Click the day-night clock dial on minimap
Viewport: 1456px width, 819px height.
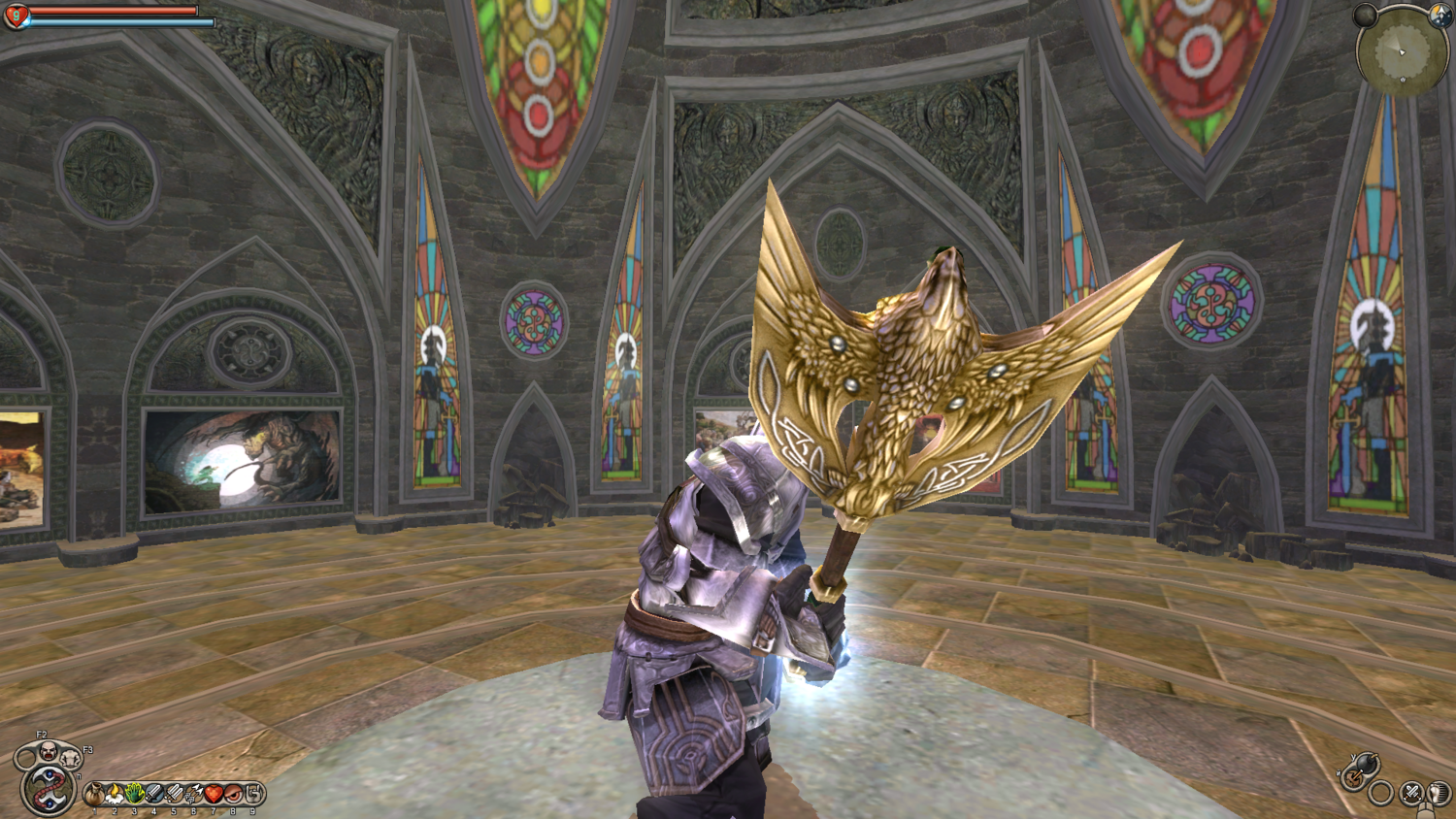click(x=1439, y=14)
